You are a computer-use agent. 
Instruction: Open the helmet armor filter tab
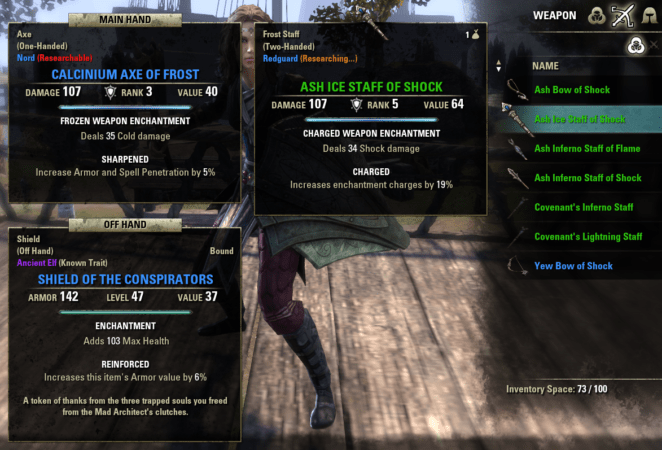click(x=651, y=15)
